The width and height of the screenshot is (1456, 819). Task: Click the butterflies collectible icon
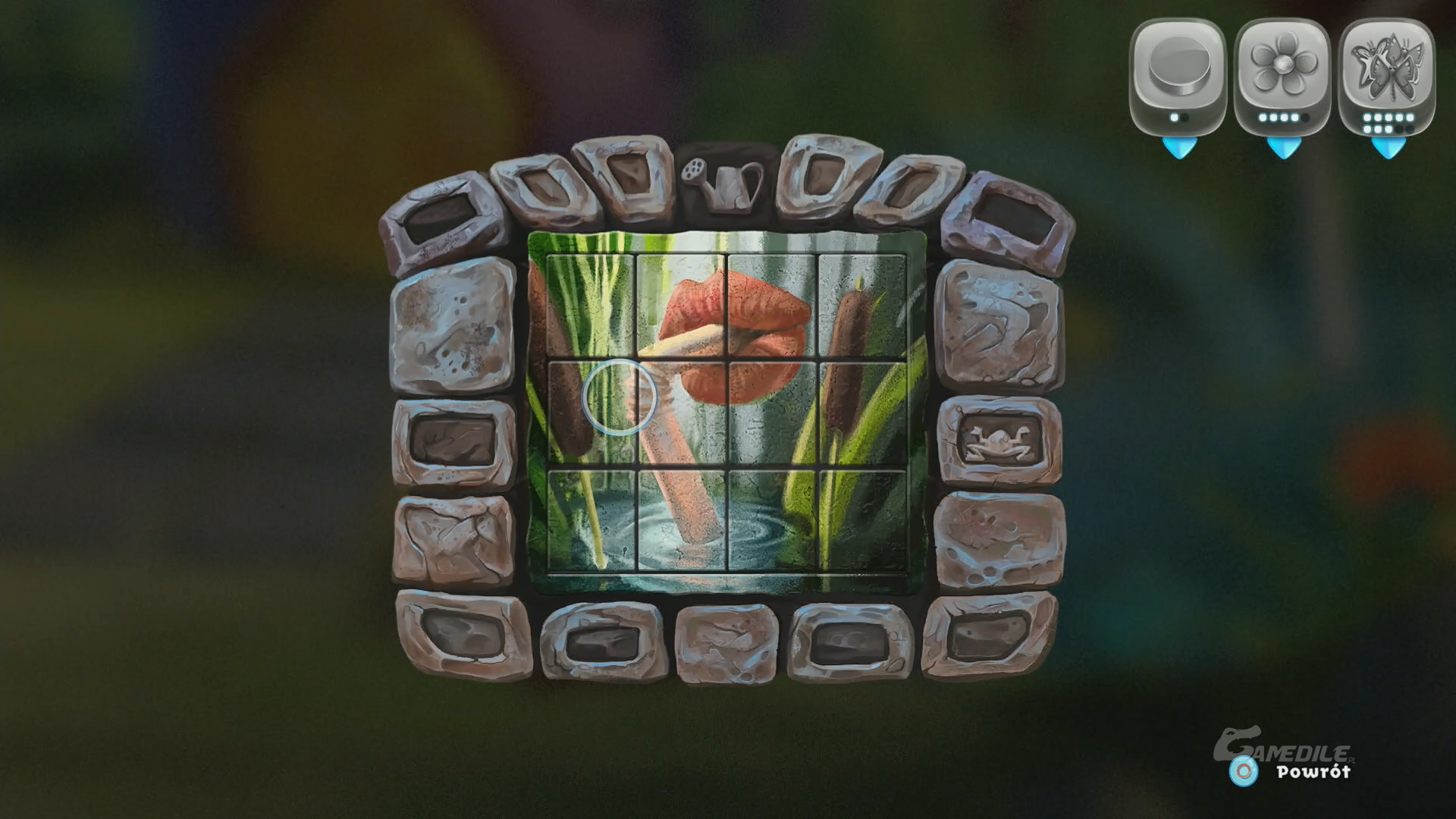[x=1386, y=74]
